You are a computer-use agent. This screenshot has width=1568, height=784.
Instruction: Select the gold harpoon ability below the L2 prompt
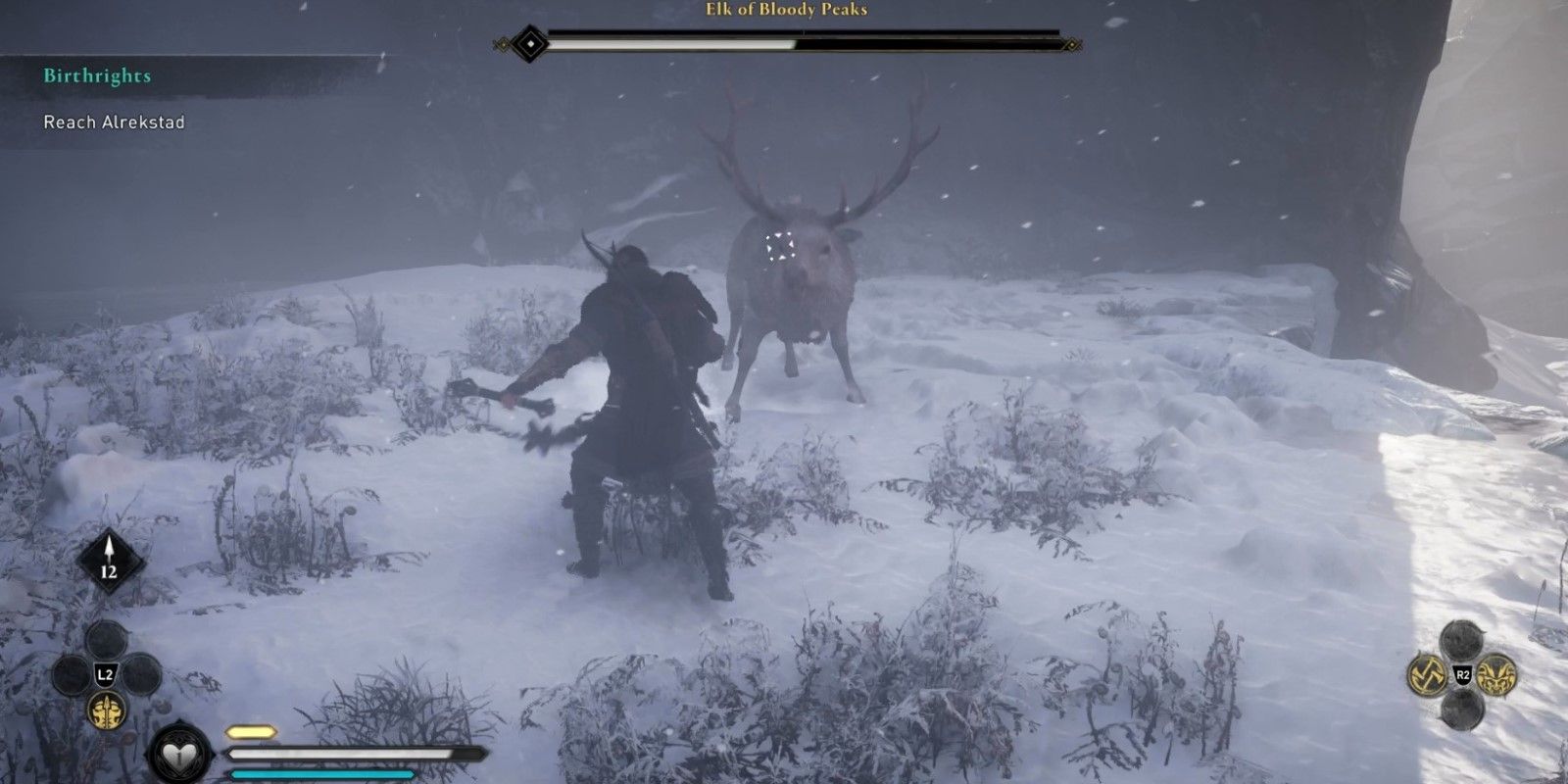coord(107,711)
